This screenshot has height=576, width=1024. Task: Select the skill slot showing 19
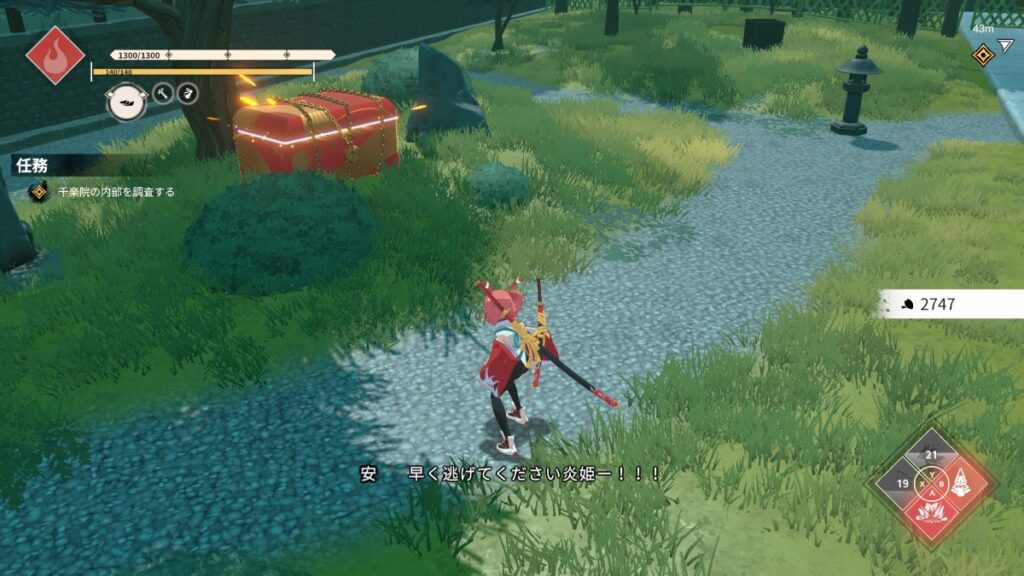click(901, 485)
